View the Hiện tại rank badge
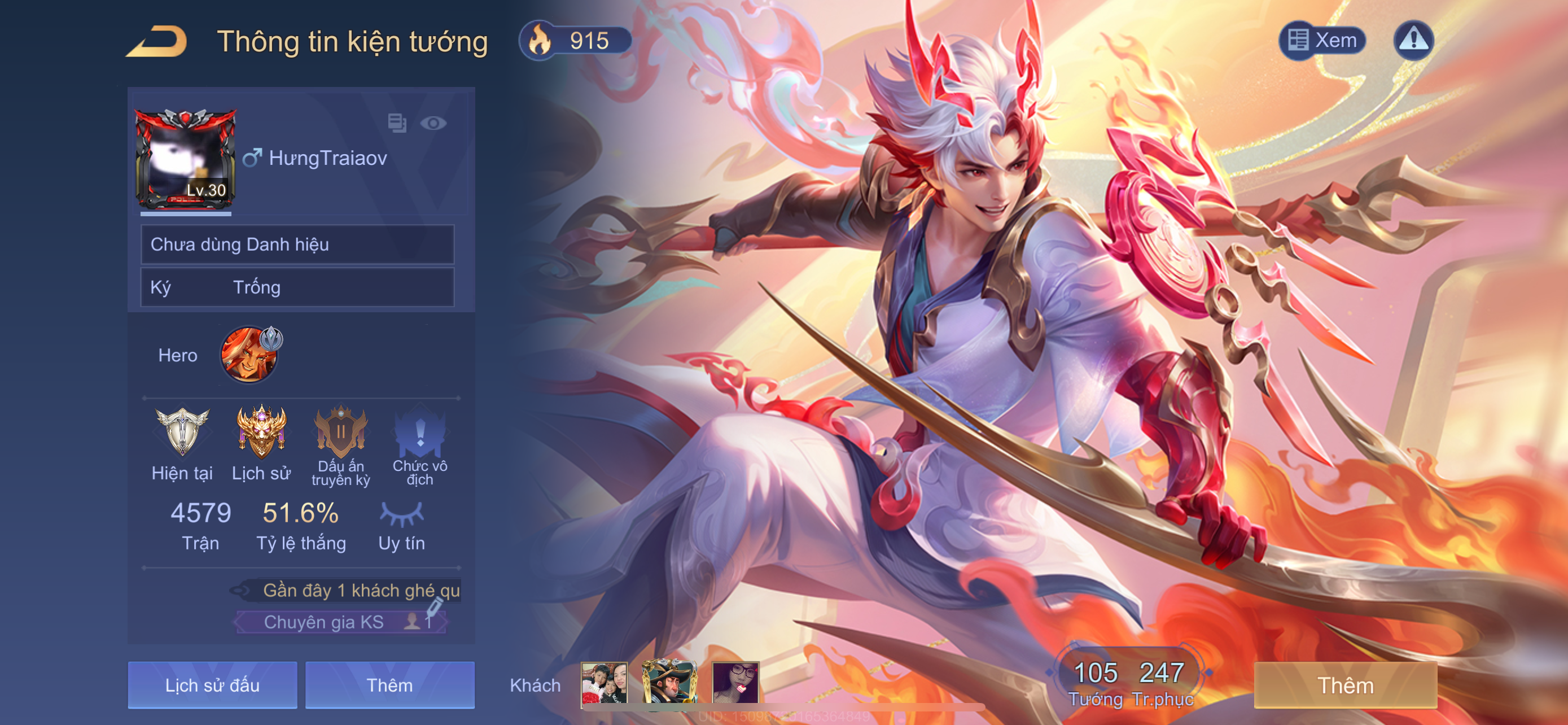This screenshot has width=1568, height=725. (182, 432)
